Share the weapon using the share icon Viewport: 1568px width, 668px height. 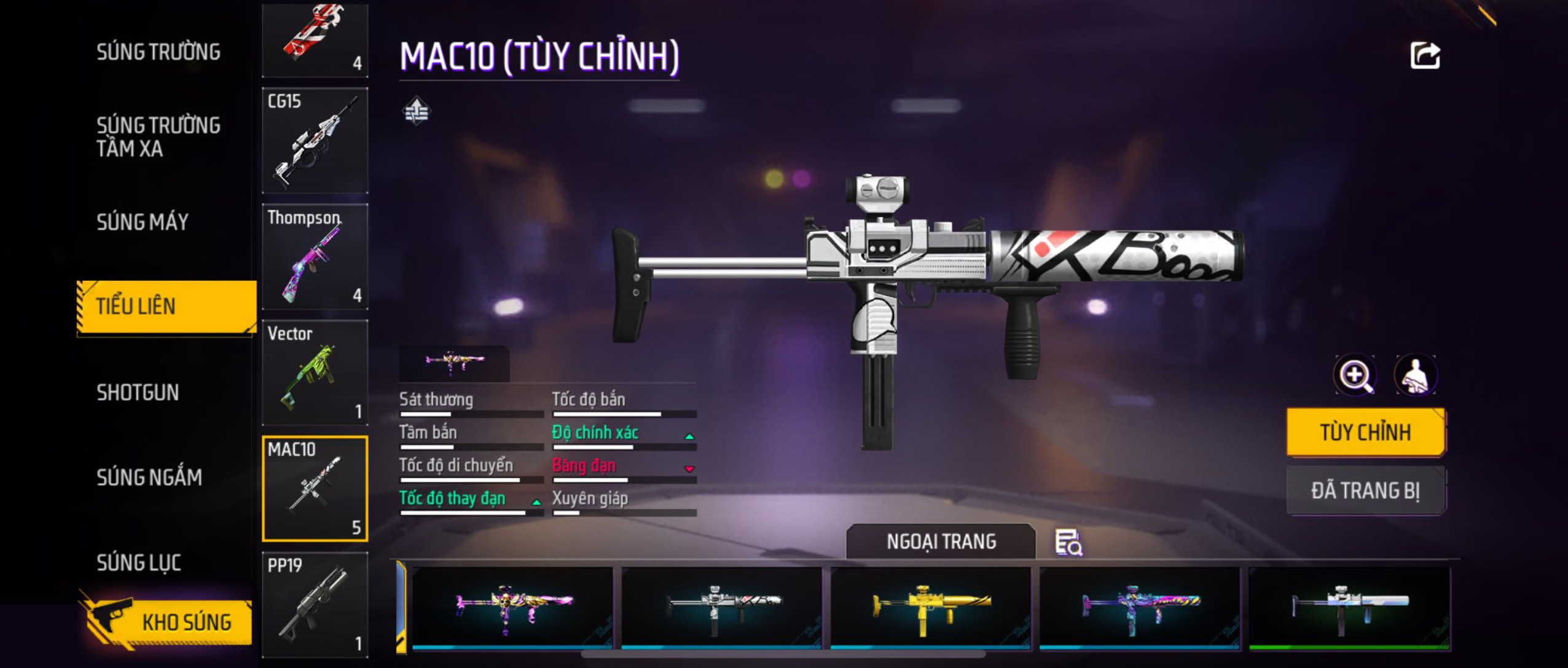click(x=1425, y=56)
